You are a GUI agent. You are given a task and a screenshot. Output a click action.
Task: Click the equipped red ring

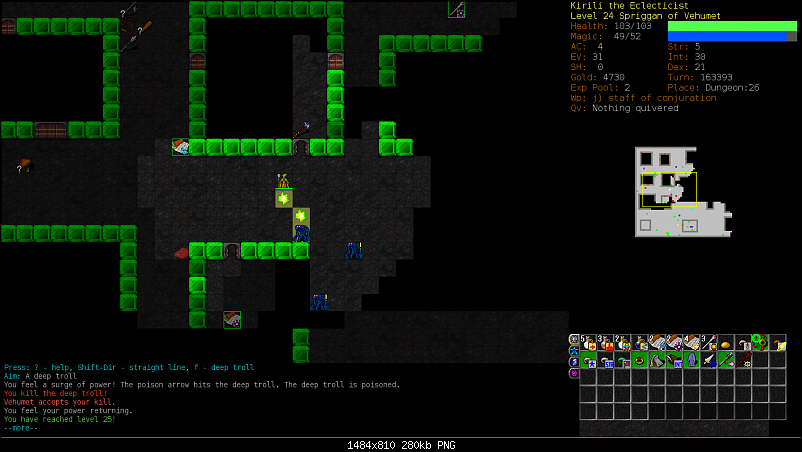639,360
